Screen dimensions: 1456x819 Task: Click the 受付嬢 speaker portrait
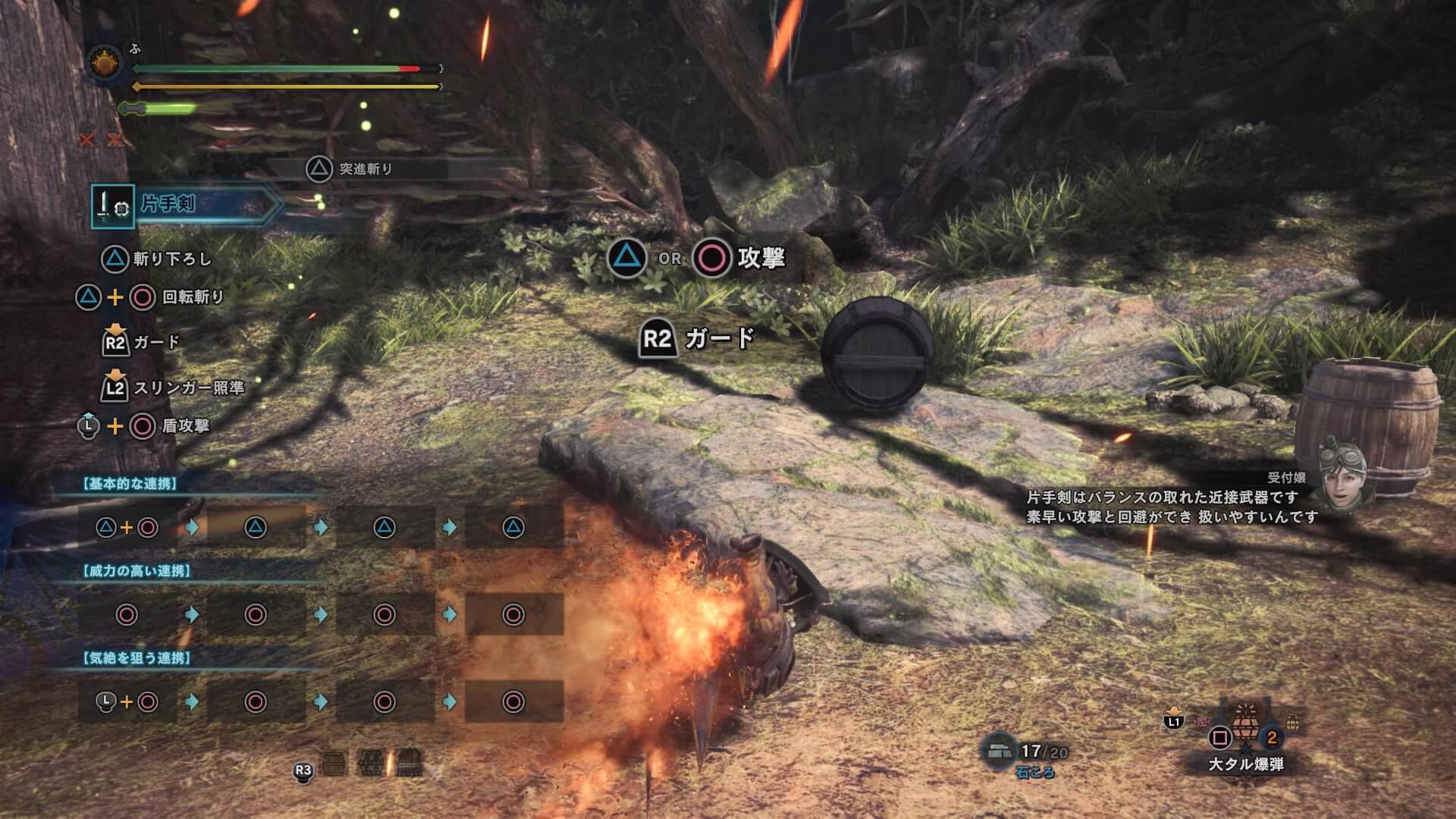click(1343, 476)
